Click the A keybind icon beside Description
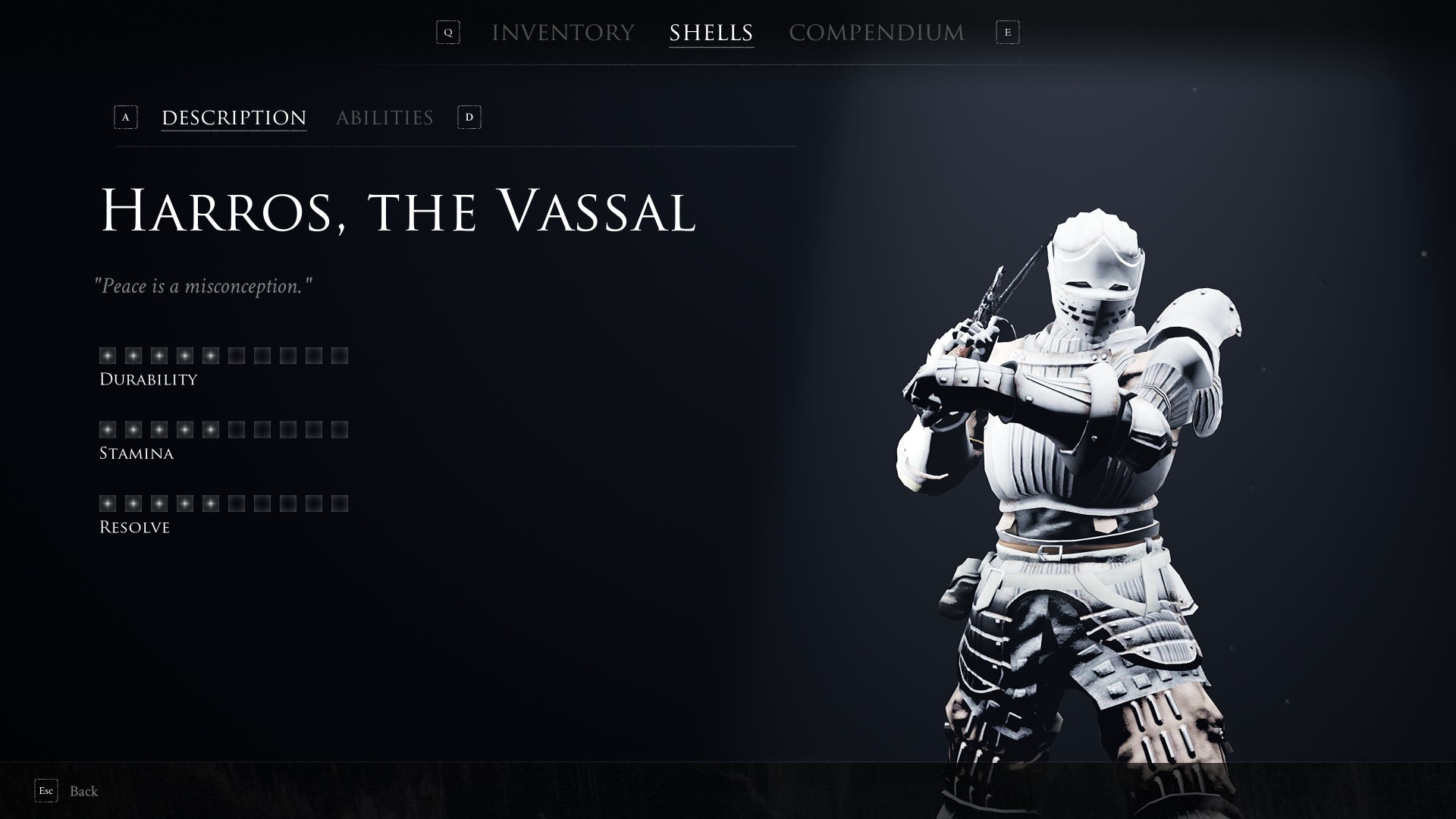Viewport: 1456px width, 819px height. (x=126, y=118)
